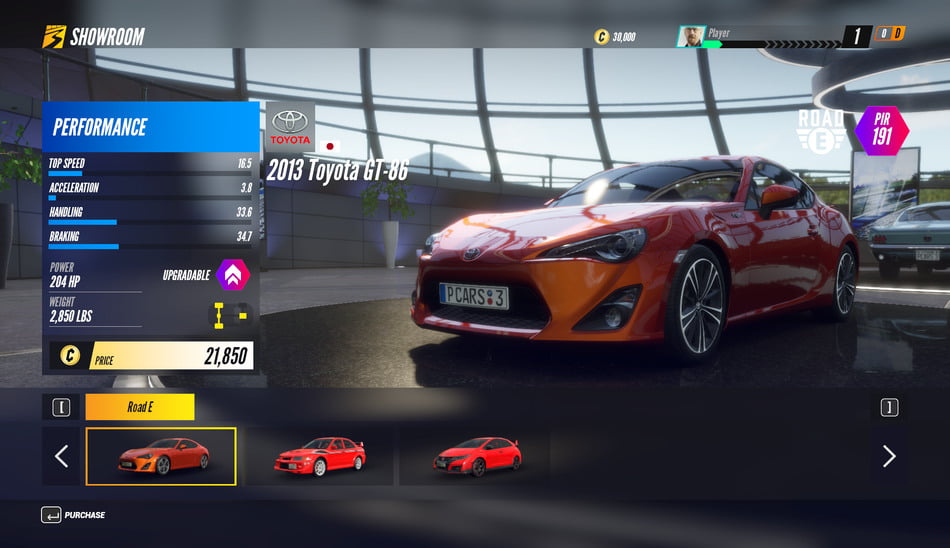950x548 pixels.
Task: Switch to previous car class bracket button
Action: click(61, 407)
